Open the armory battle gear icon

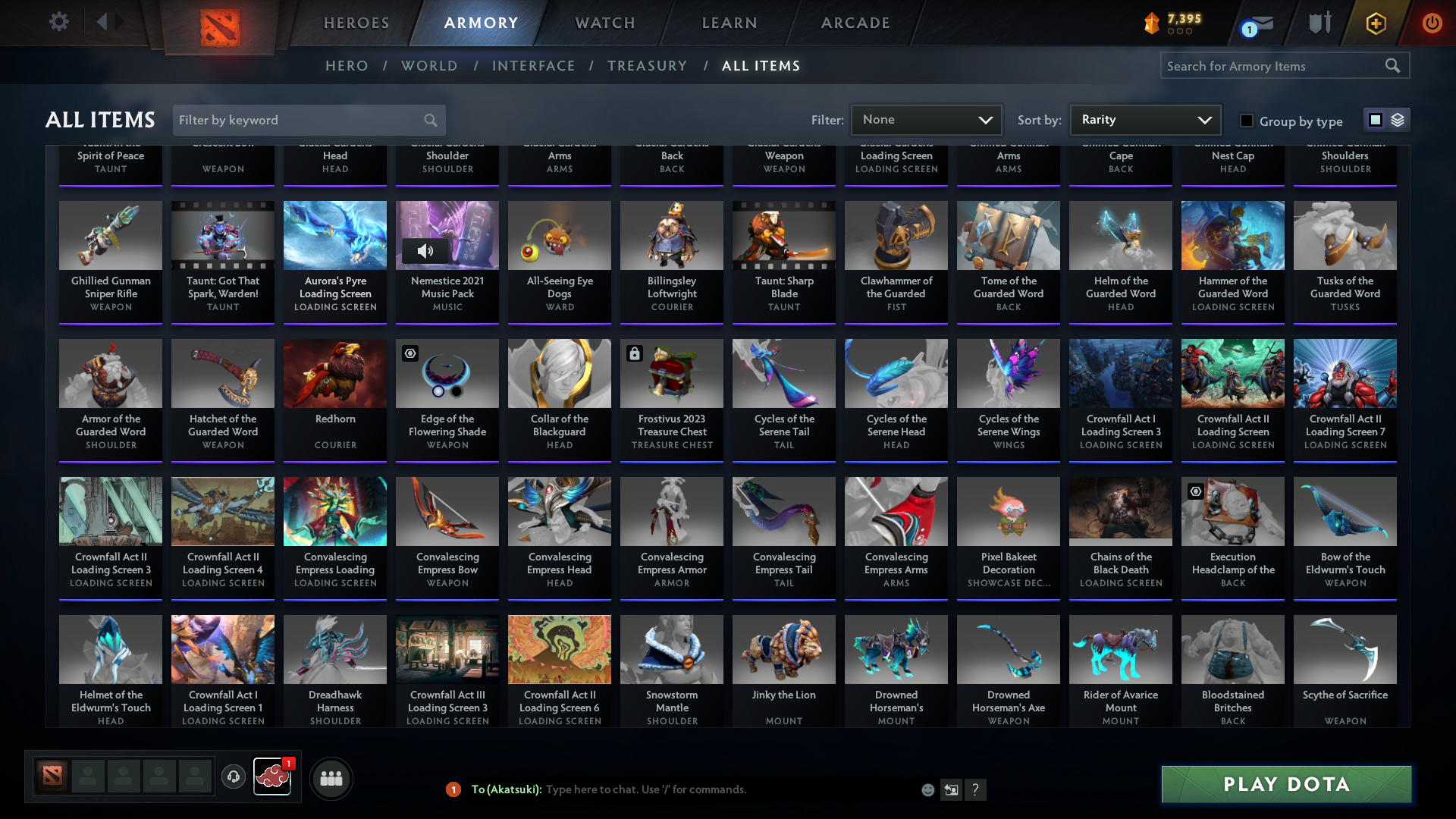coord(1319,23)
